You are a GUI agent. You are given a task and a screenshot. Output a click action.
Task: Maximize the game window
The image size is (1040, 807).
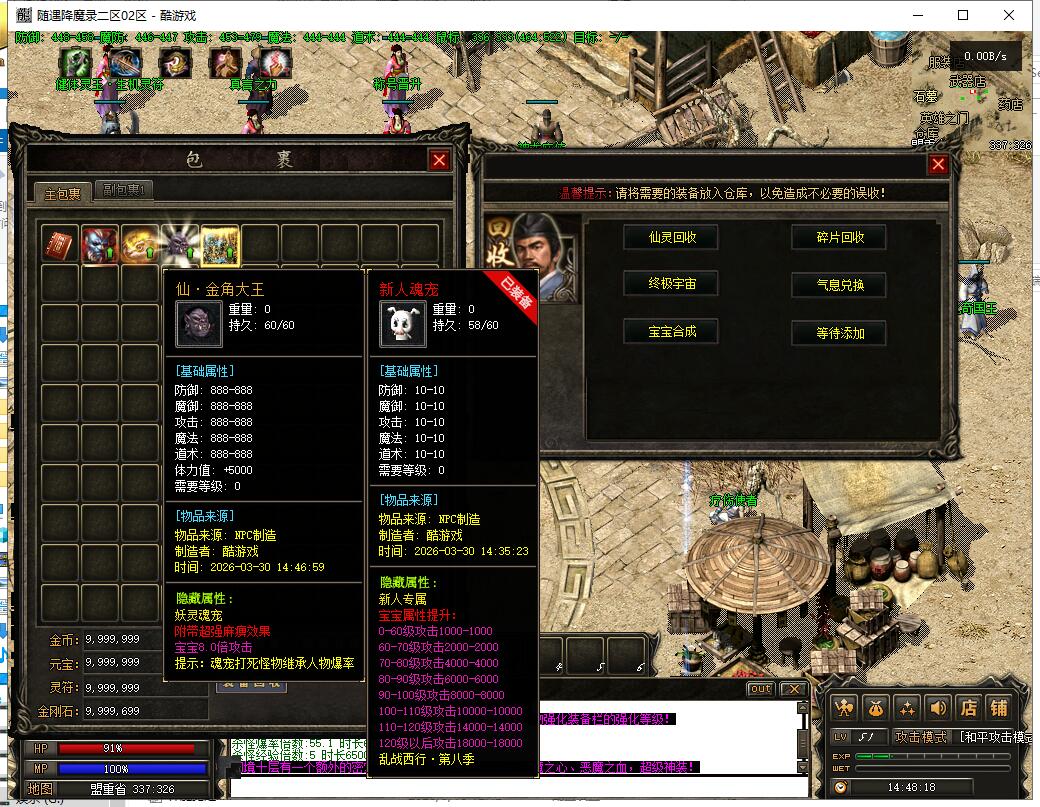[963, 15]
